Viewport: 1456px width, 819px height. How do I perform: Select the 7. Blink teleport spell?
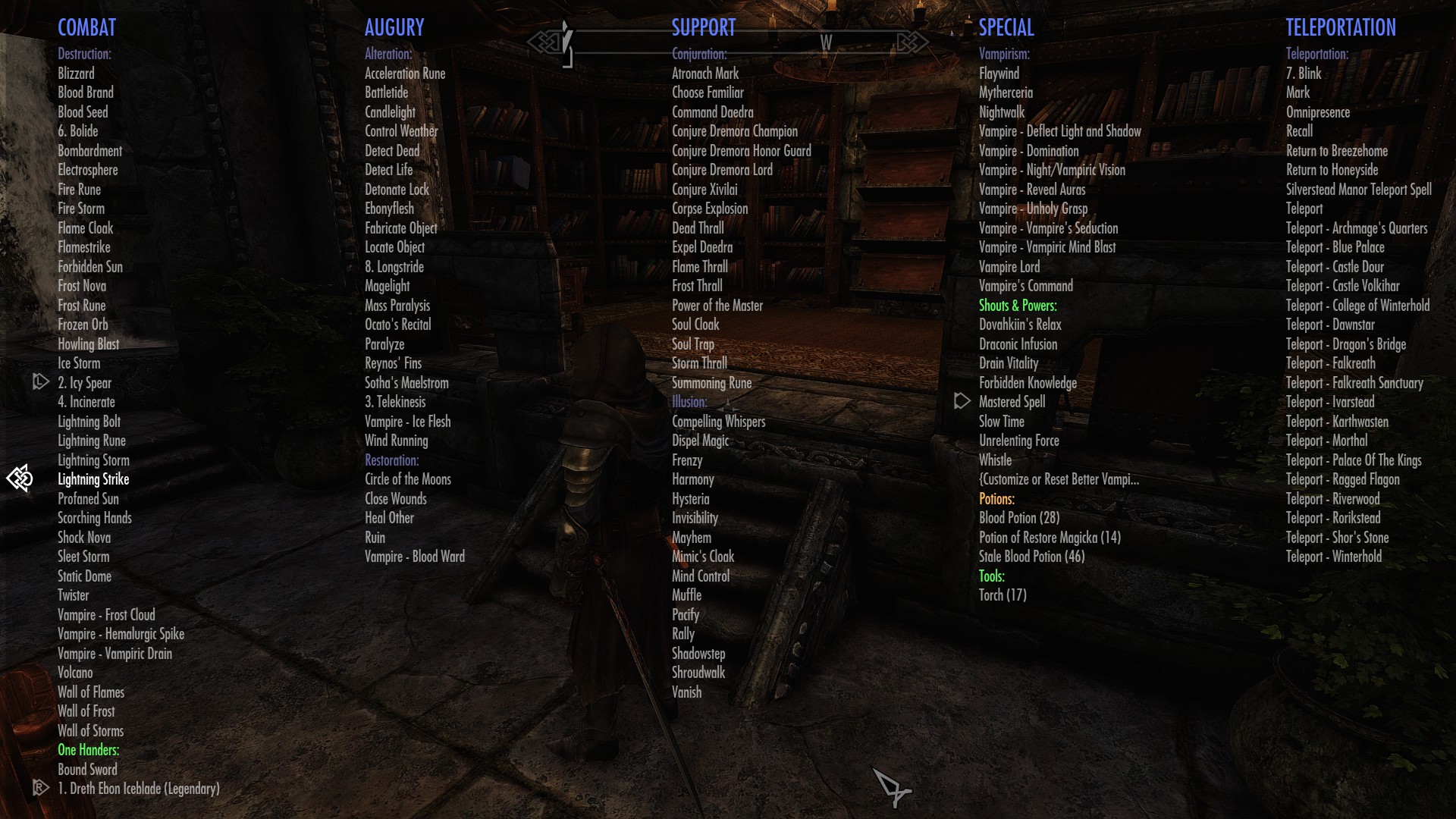pos(1304,73)
